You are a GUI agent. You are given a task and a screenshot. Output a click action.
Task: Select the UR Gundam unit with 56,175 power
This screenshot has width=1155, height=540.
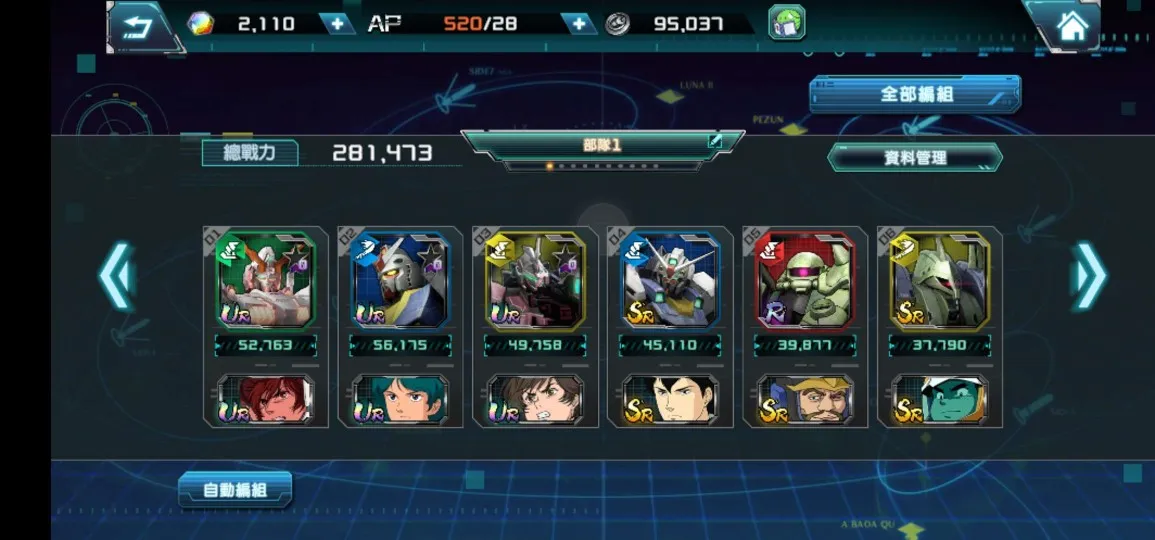point(400,281)
